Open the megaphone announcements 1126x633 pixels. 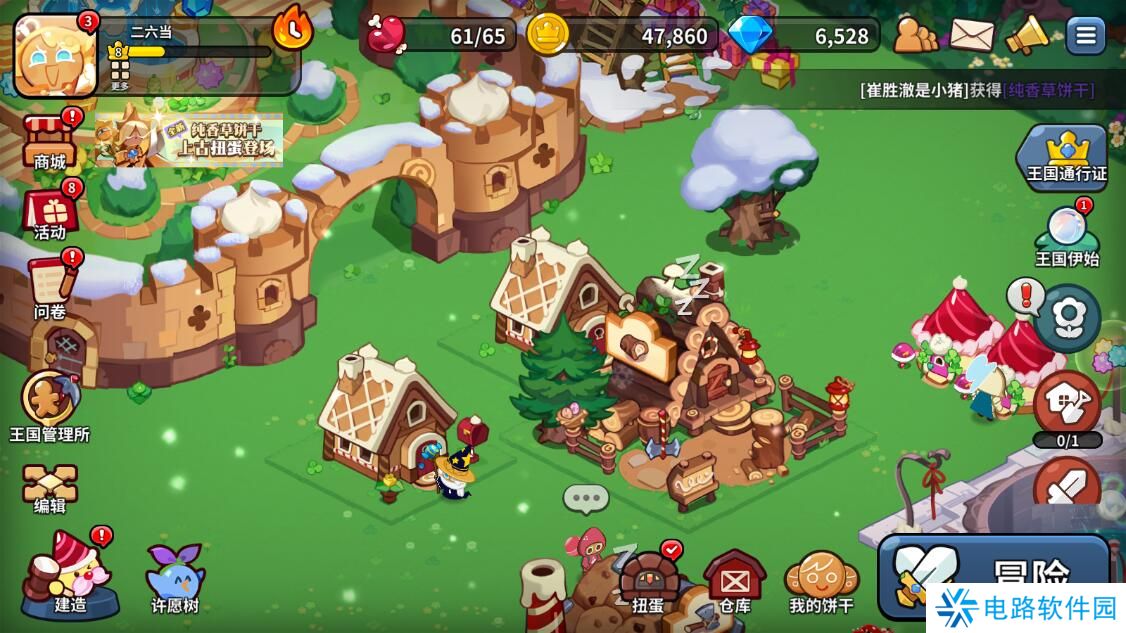1026,36
